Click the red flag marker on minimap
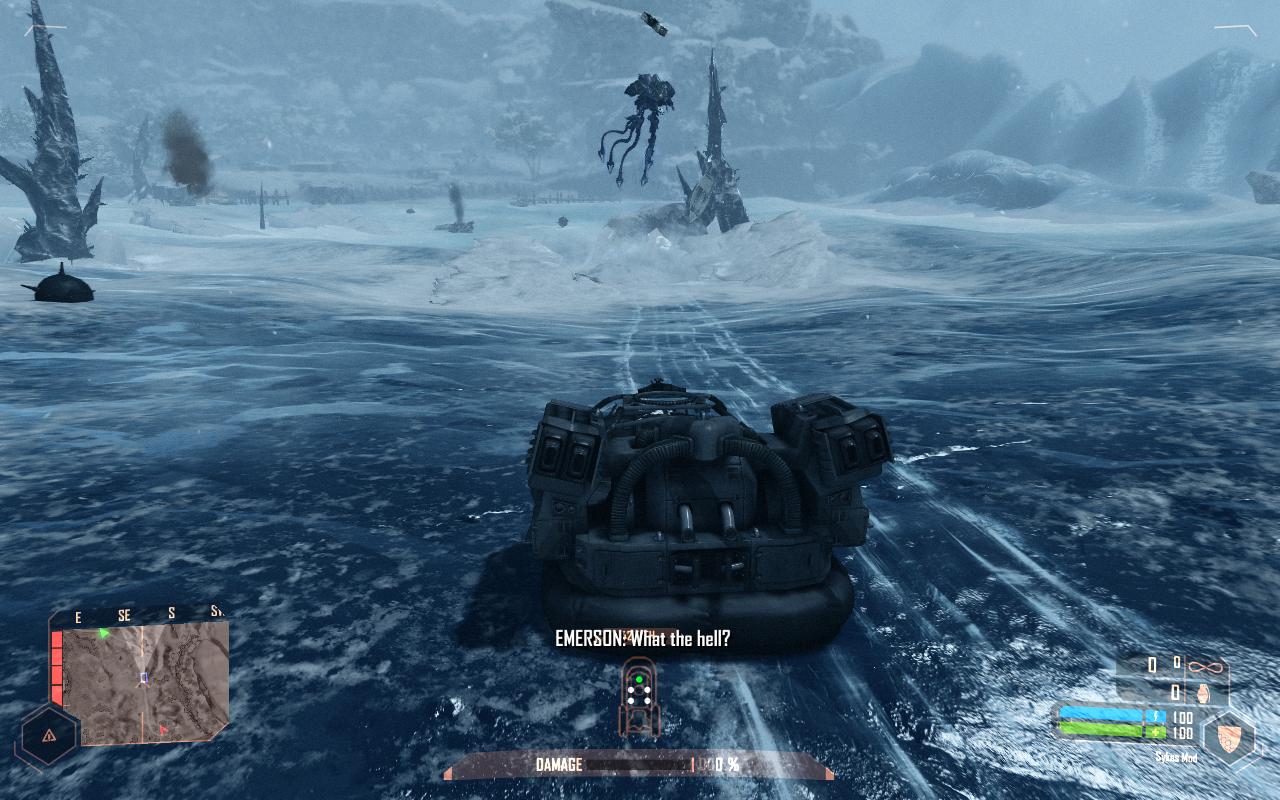The image size is (1280, 800). 164,730
